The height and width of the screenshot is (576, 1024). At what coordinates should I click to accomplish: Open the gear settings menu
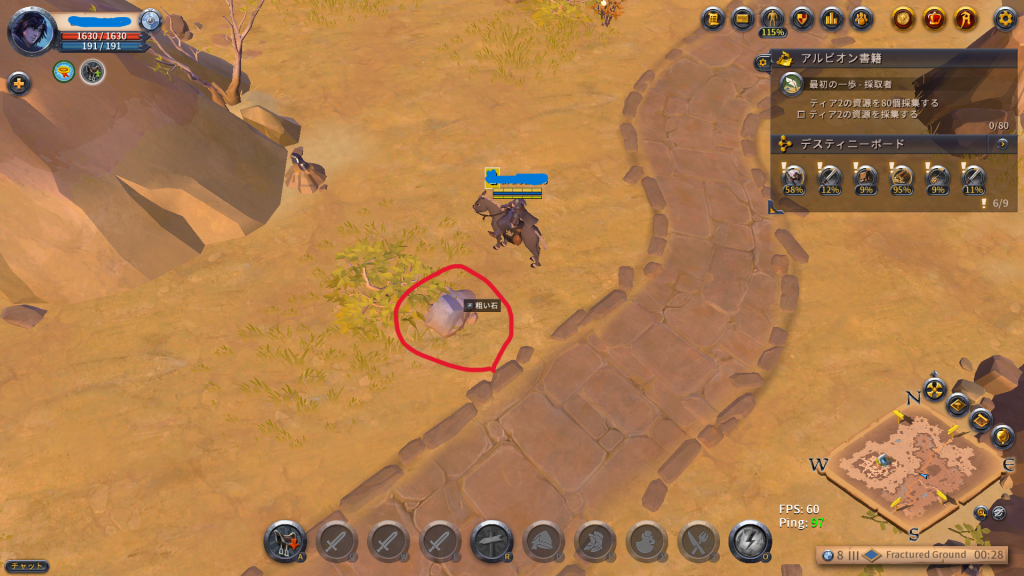1005,19
